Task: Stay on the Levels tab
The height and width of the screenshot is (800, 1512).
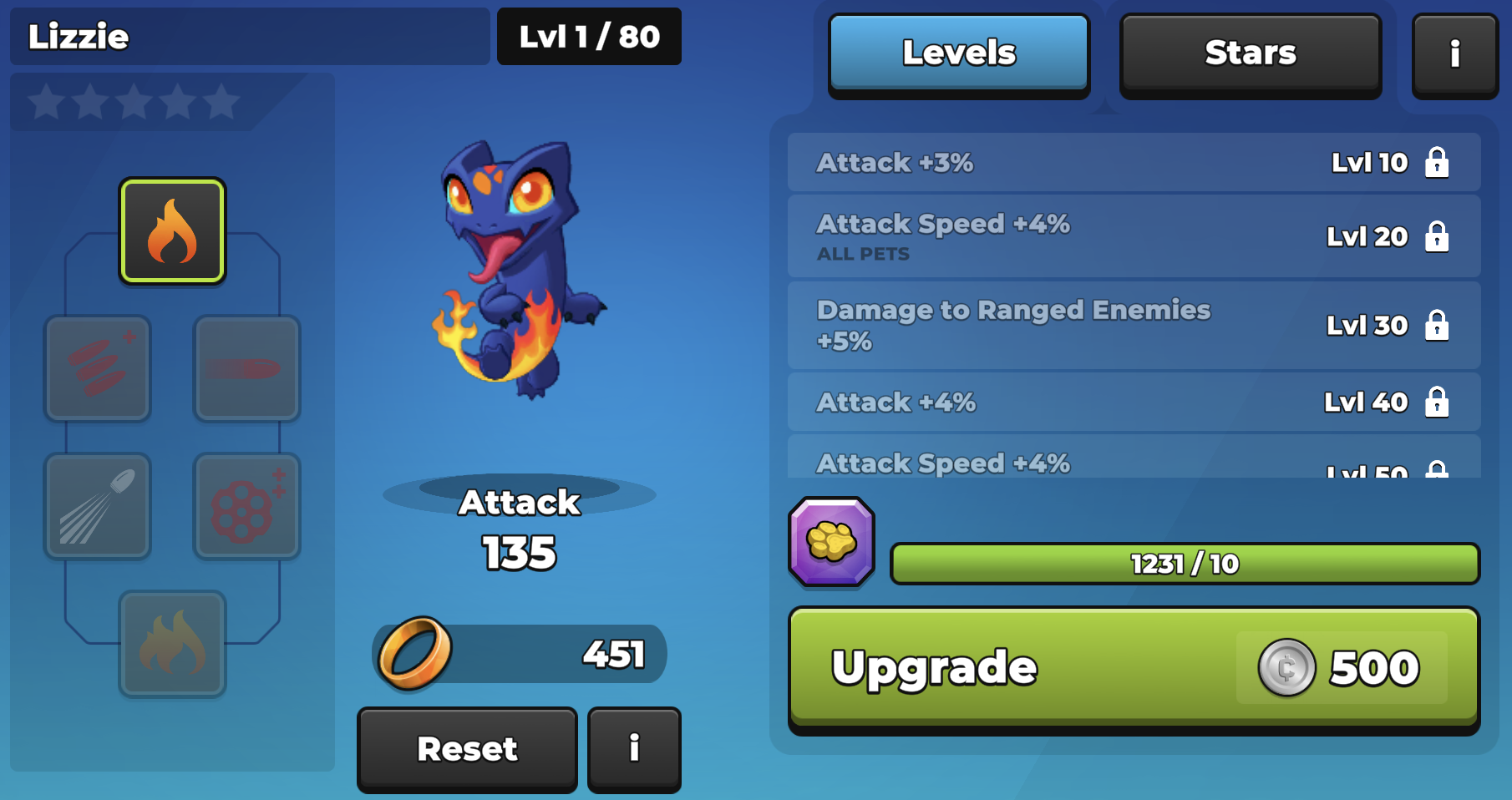Action: coord(958,52)
